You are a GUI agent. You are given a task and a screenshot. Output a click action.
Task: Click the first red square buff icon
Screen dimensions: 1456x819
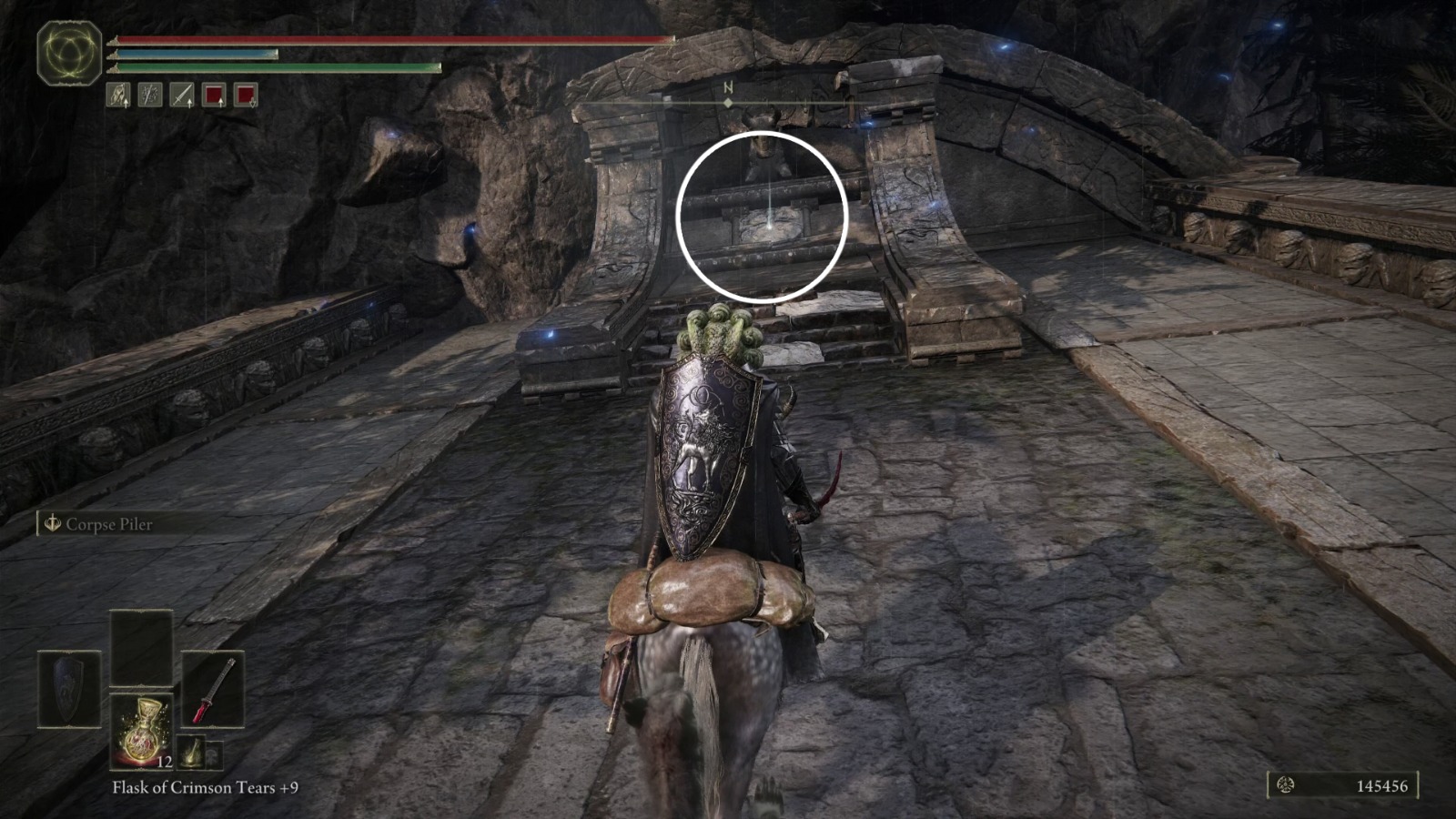click(214, 95)
